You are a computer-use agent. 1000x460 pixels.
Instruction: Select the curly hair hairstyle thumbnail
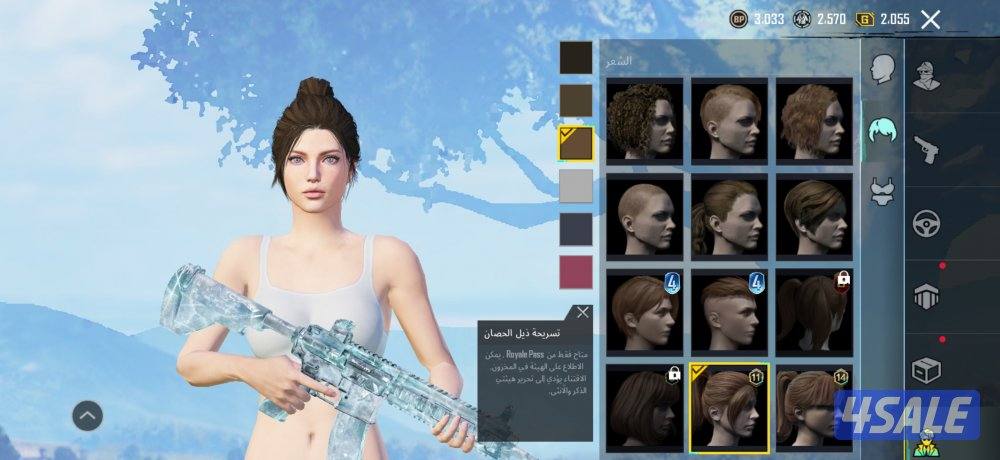[x=645, y=120]
